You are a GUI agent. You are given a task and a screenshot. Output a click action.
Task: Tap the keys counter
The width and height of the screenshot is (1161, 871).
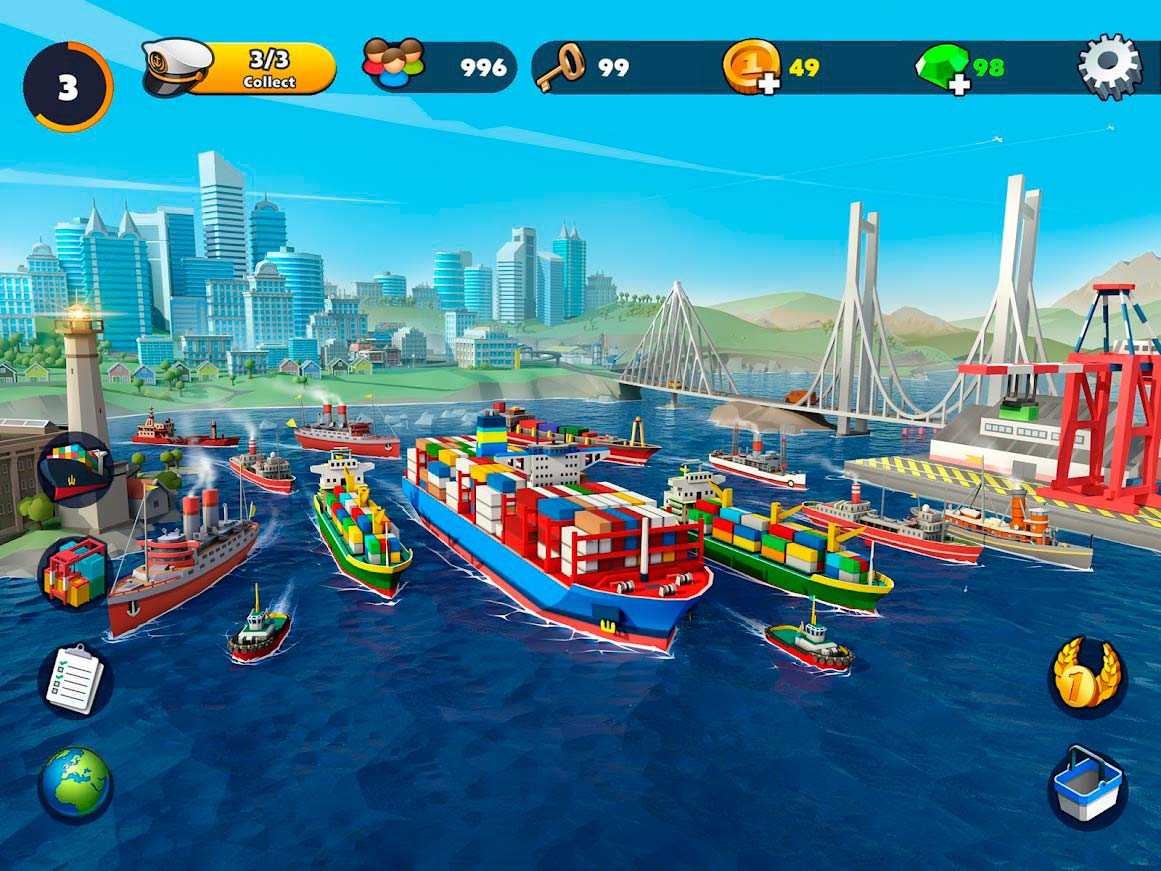[585, 67]
